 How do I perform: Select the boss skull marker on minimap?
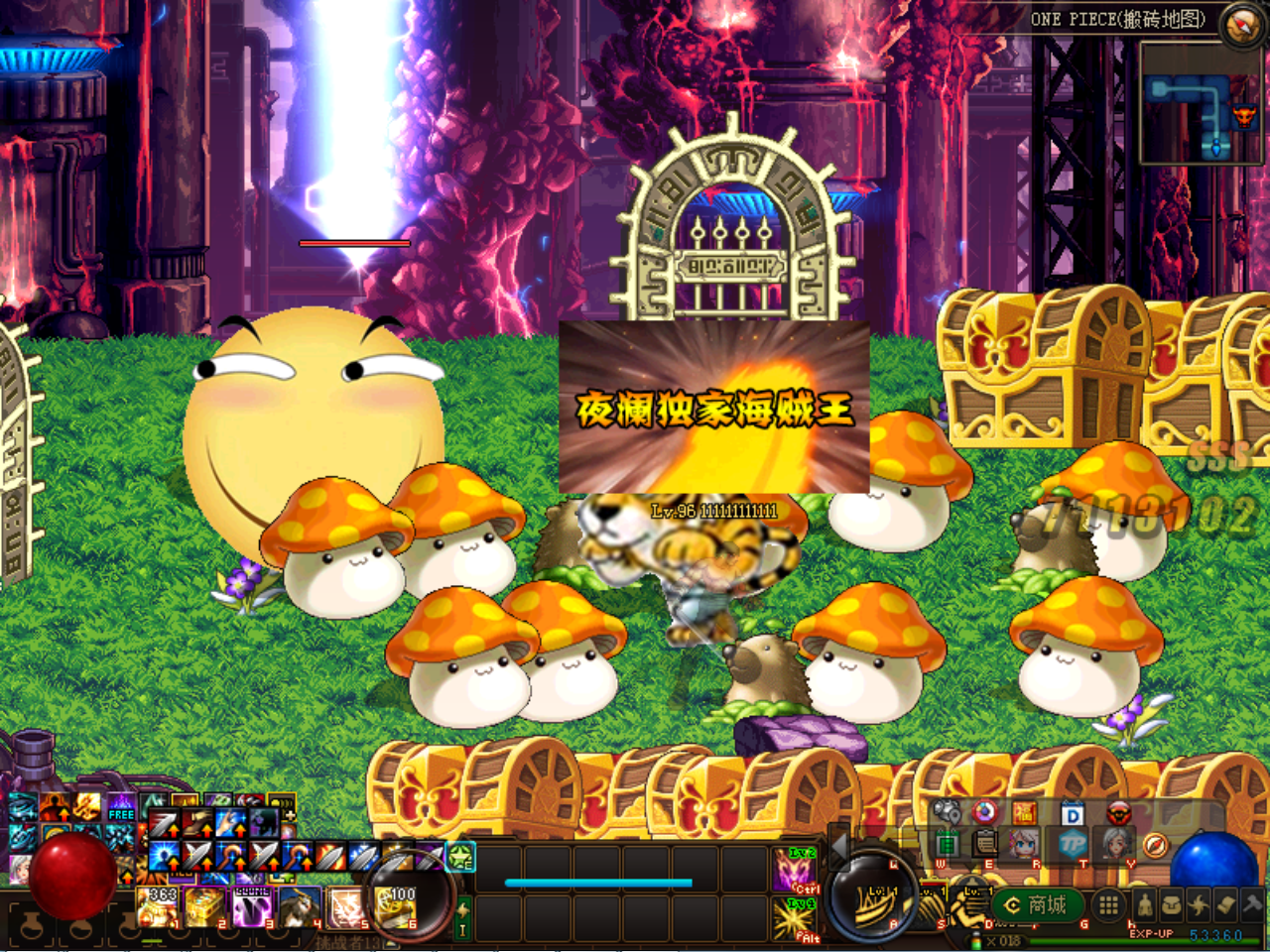(x=1243, y=116)
